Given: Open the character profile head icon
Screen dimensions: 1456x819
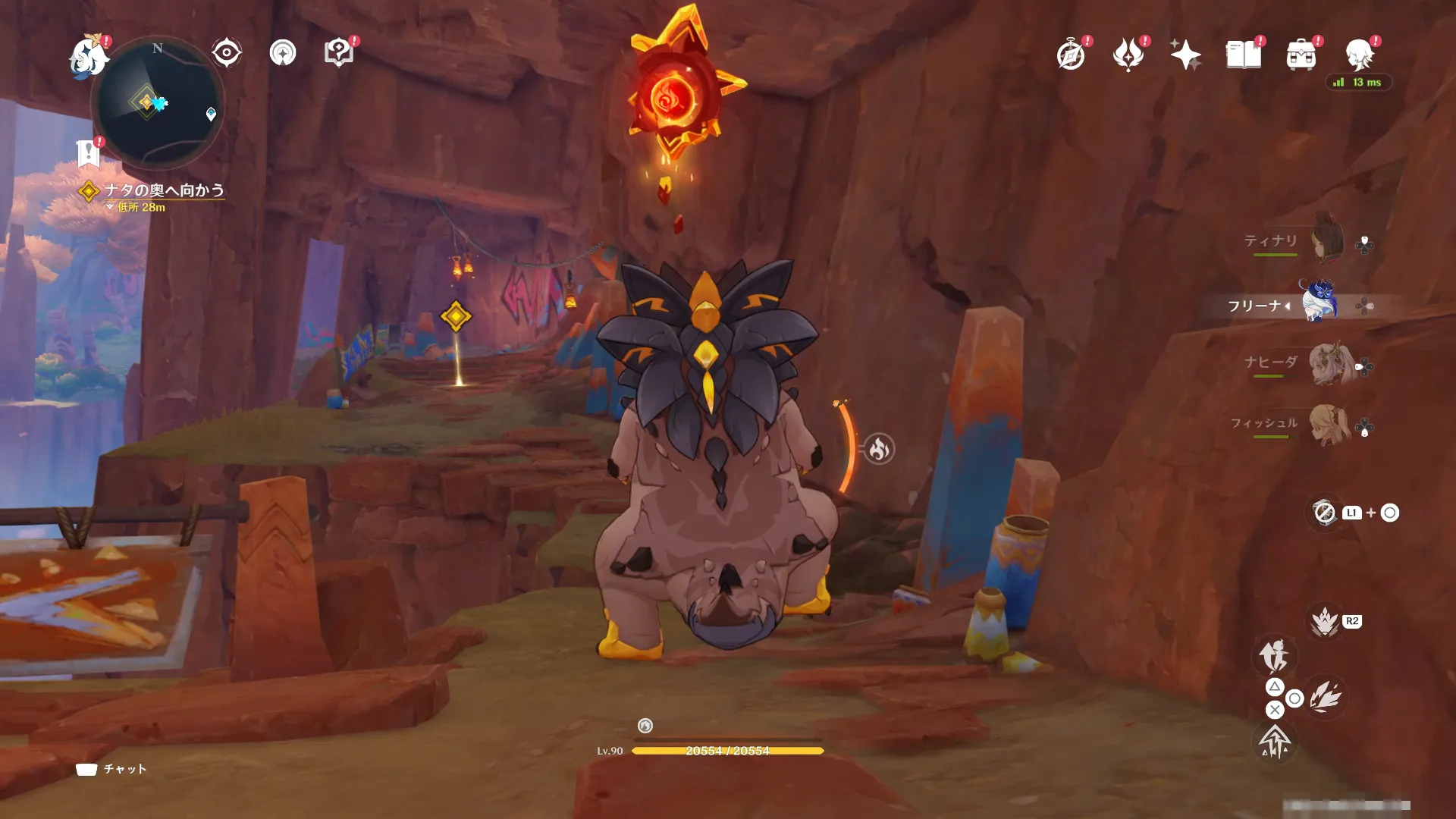Looking at the screenshot, I should 1359,55.
